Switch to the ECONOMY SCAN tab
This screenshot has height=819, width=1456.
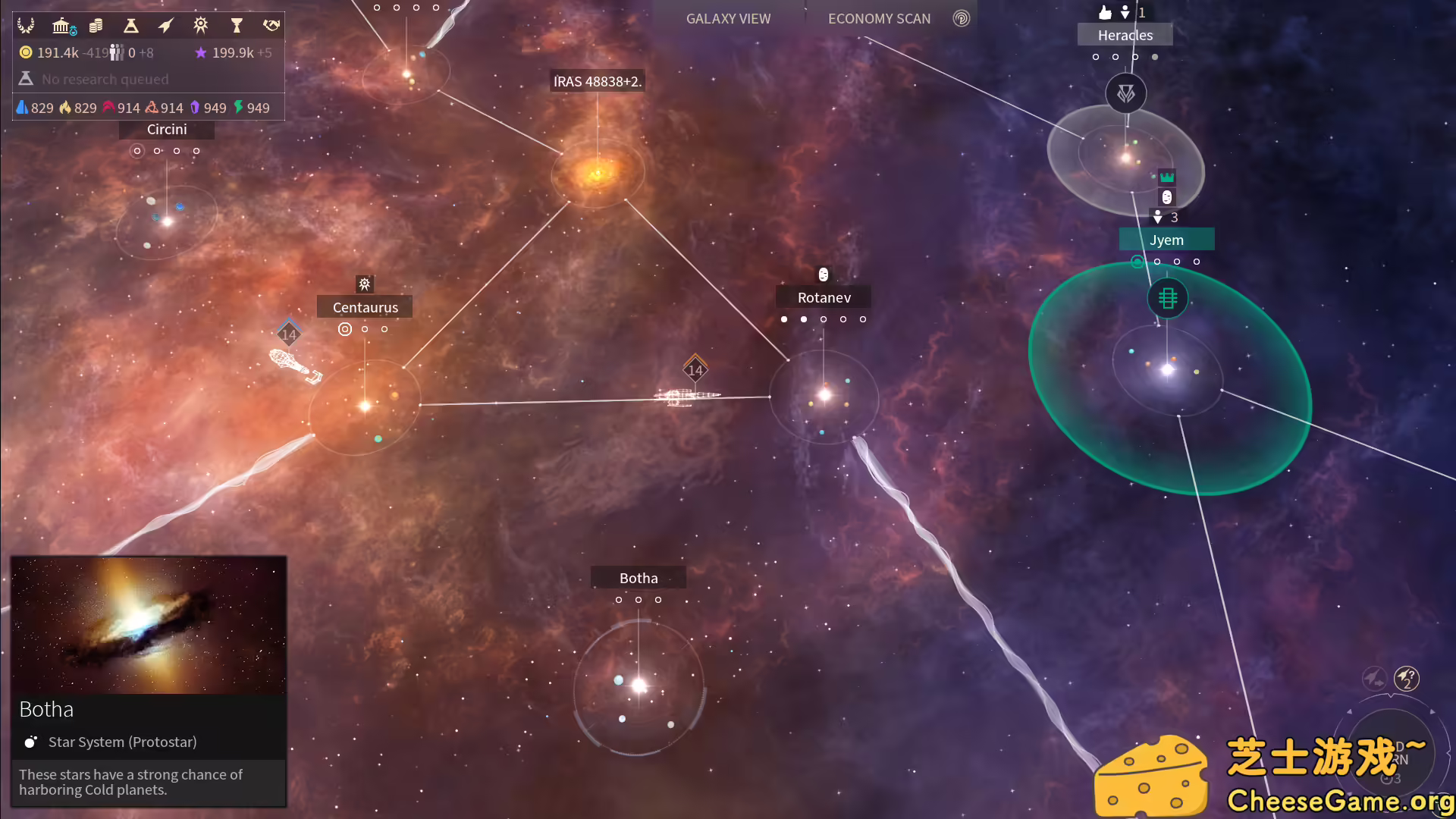point(880,18)
